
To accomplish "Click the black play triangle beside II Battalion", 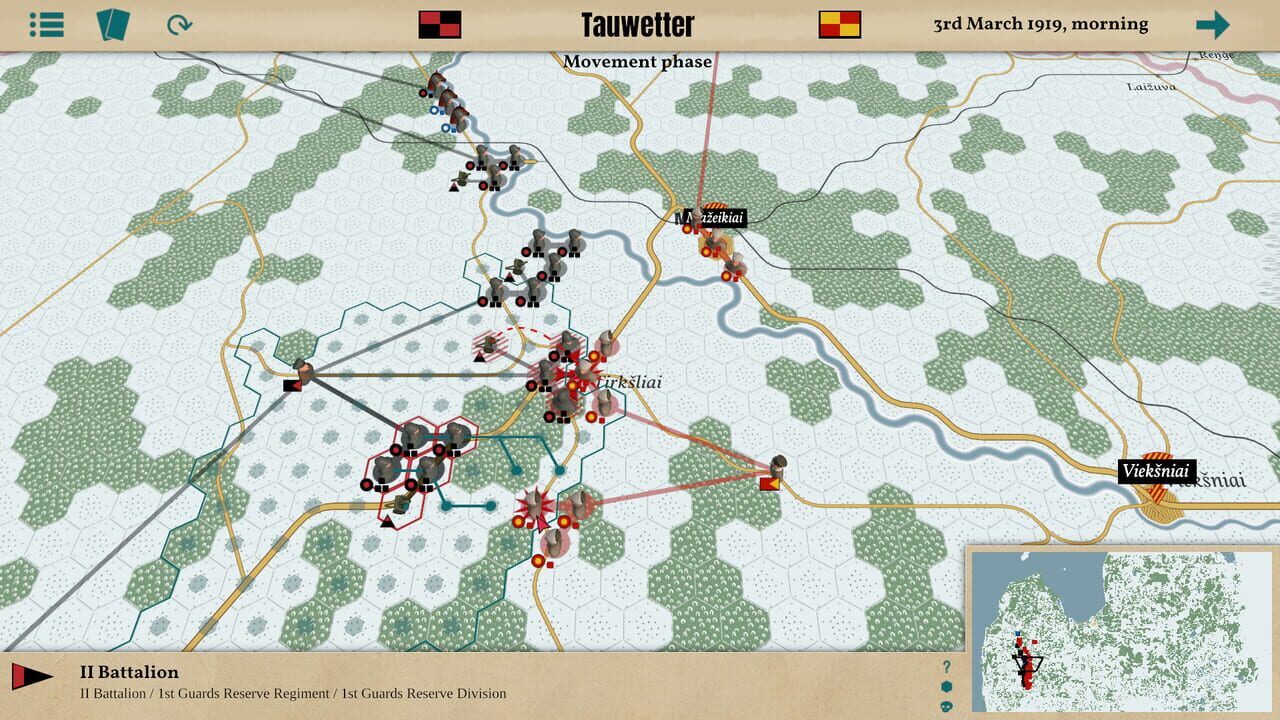I will 38,677.
